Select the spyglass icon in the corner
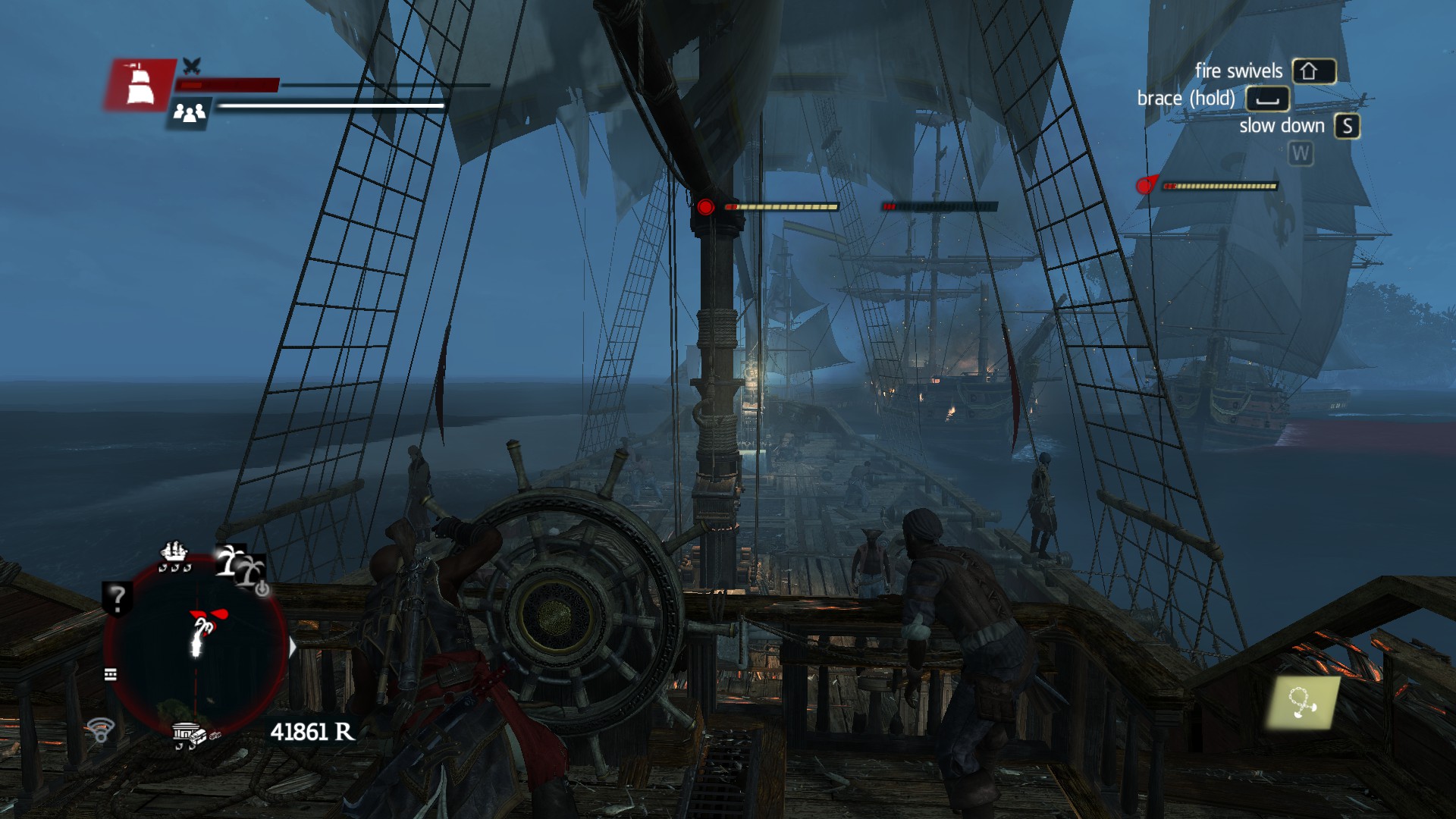This screenshot has height=819, width=1456. click(x=1302, y=703)
